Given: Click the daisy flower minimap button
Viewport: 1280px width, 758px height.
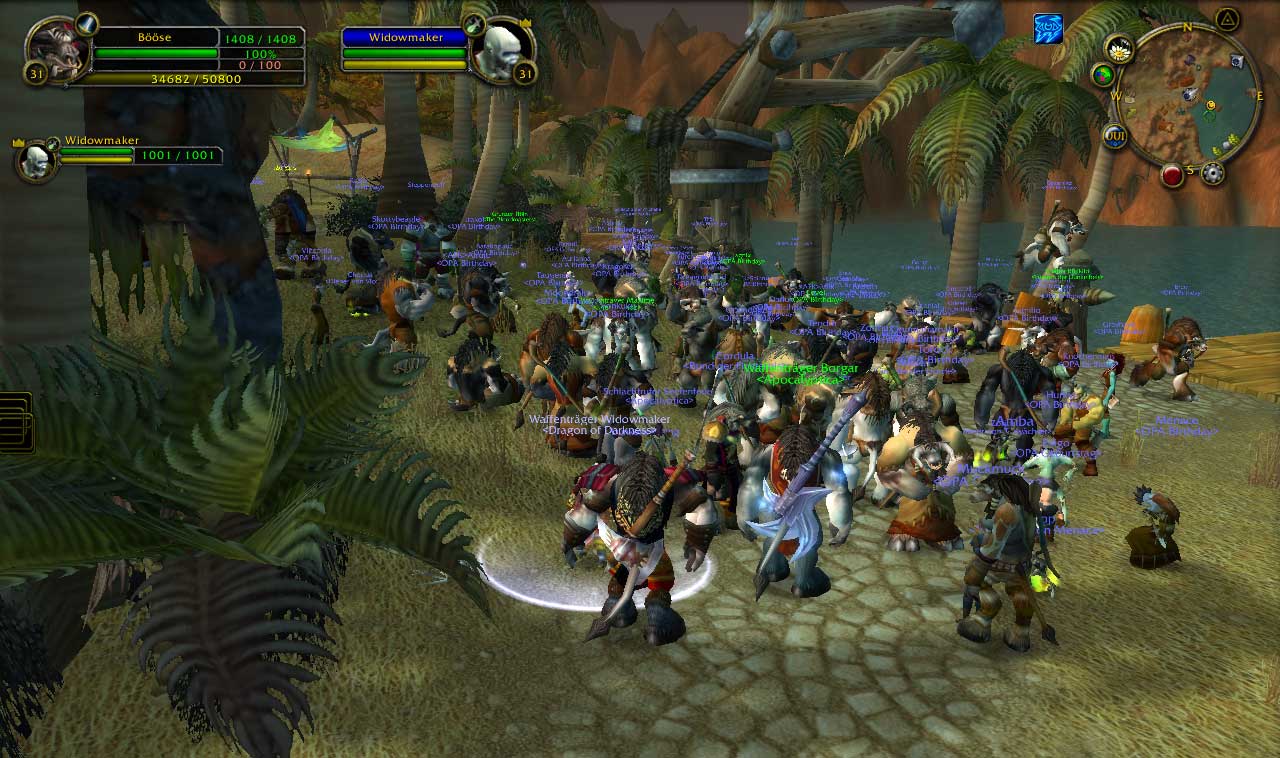Looking at the screenshot, I should click(x=1119, y=48).
